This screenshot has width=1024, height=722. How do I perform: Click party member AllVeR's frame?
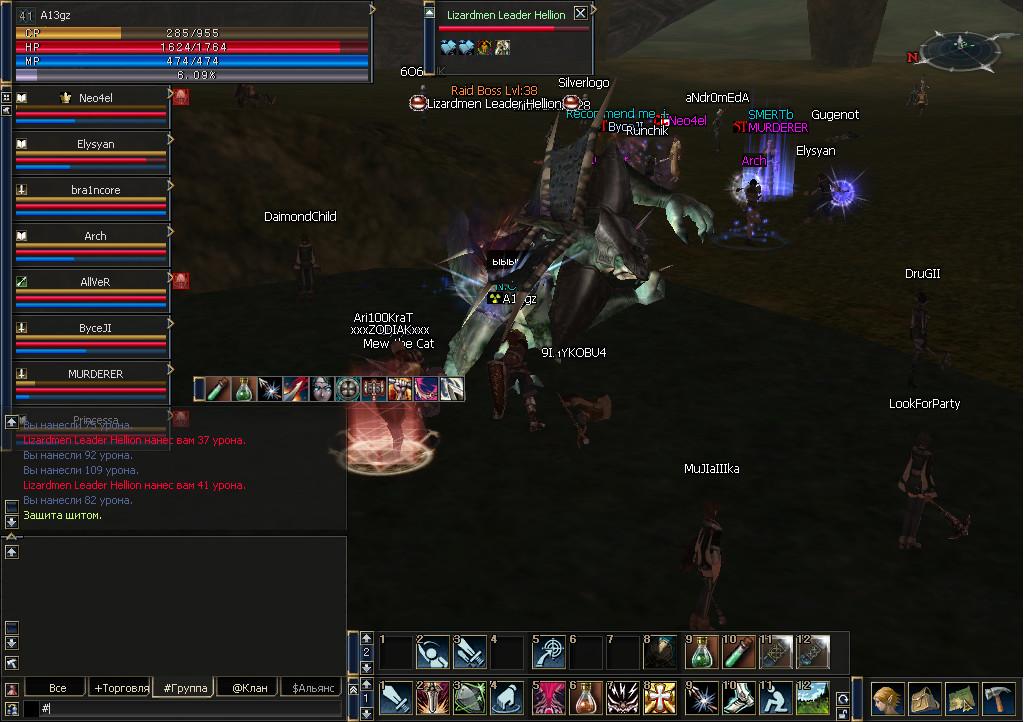92,283
